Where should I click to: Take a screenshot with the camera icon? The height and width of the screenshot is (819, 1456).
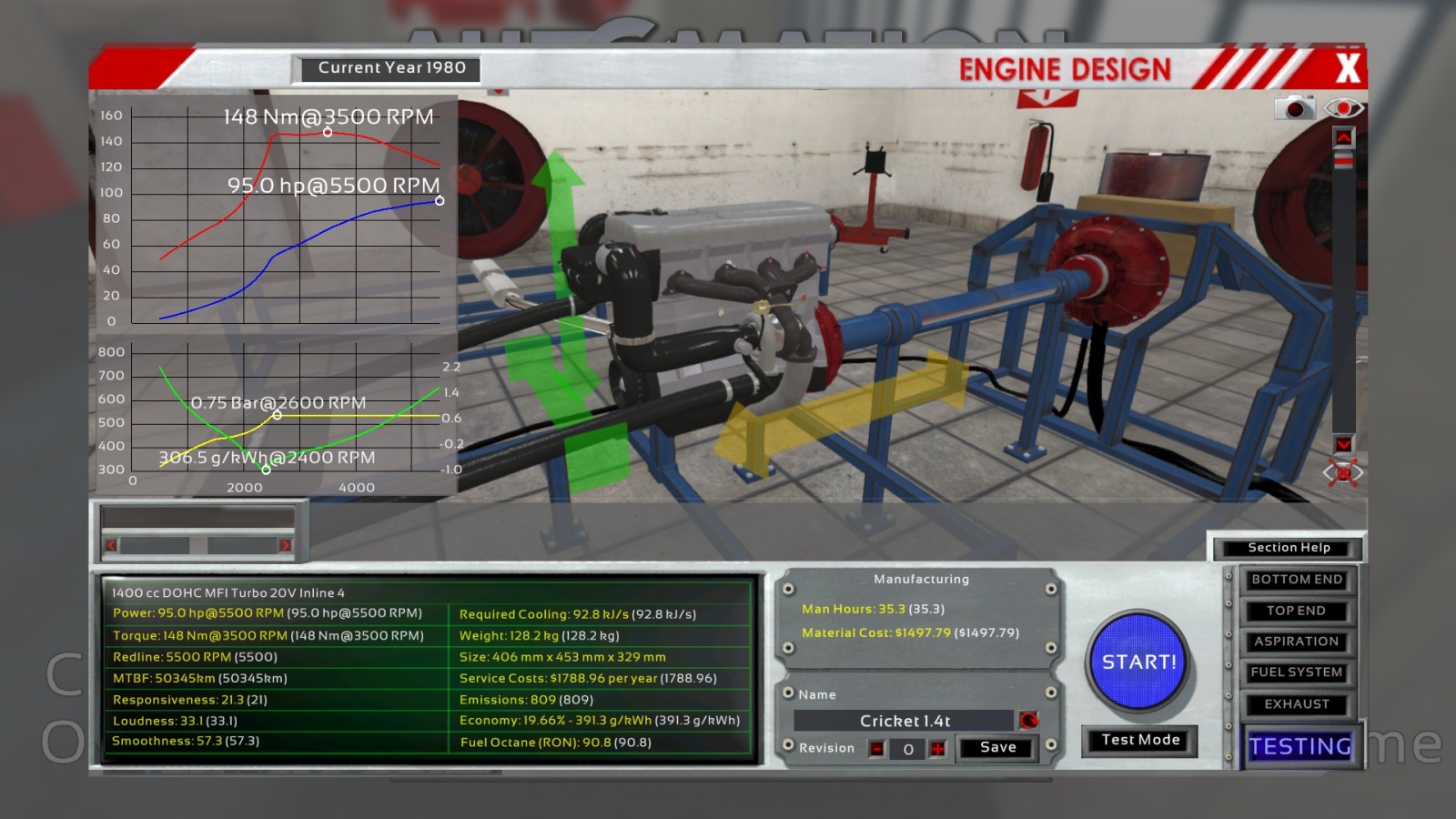coord(1294,108)
